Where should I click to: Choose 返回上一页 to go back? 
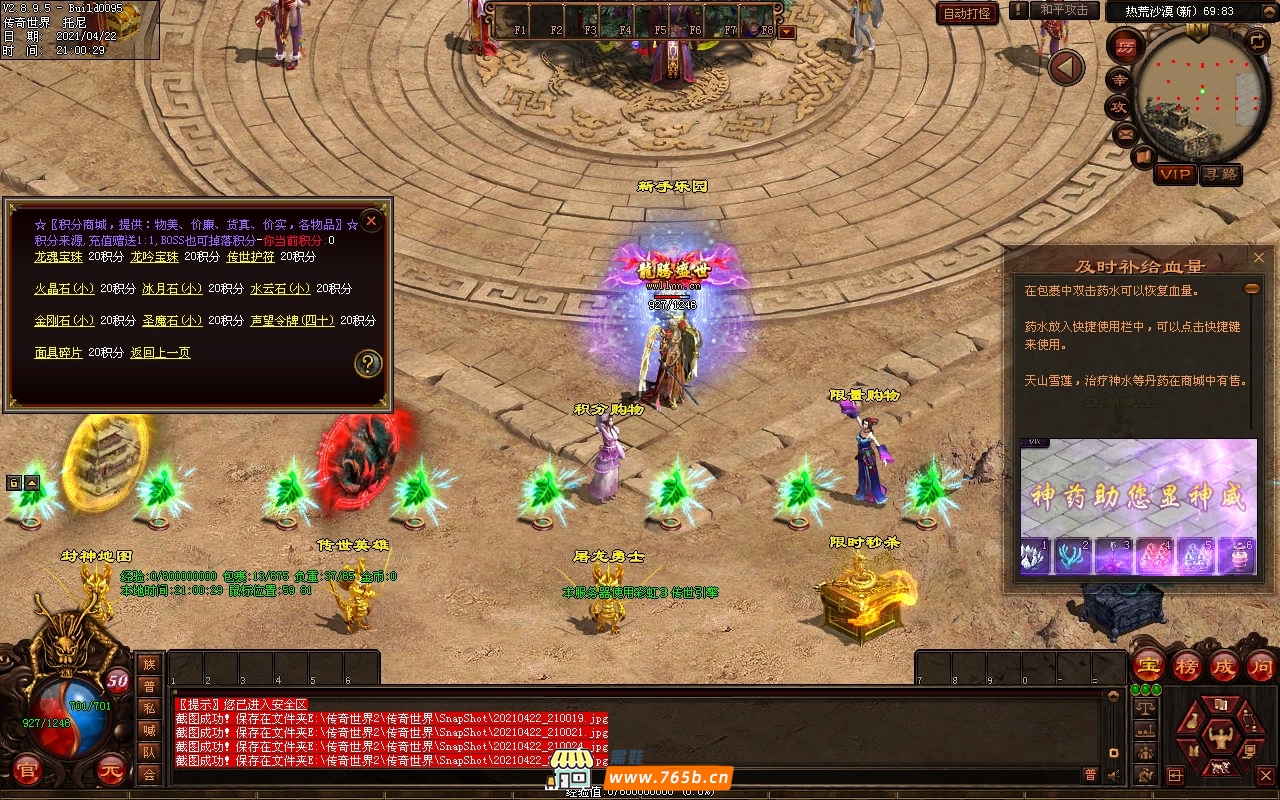[160, 353]
